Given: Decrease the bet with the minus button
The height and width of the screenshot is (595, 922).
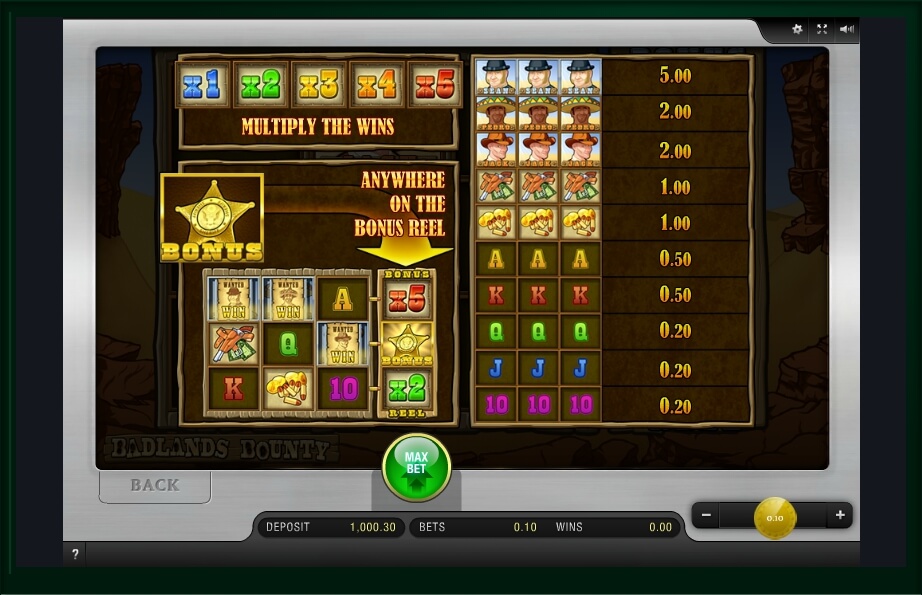Looking at the screenshot, I should [706, 516].
